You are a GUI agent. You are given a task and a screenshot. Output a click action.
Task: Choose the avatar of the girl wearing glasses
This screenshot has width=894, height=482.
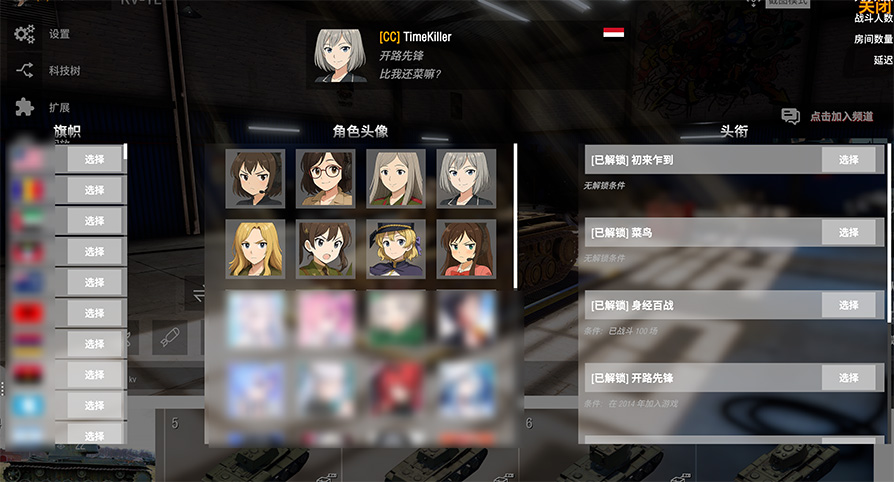325,178
